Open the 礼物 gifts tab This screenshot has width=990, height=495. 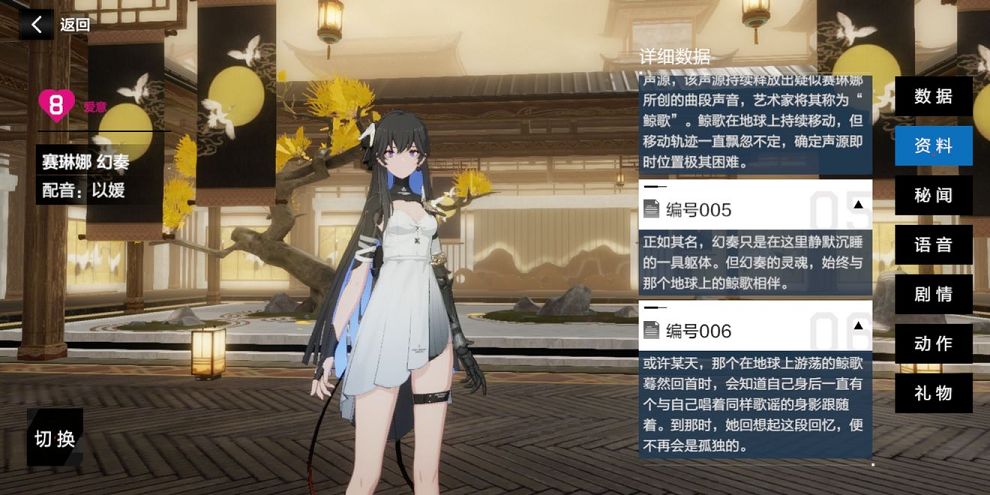[x=933, y=393]
